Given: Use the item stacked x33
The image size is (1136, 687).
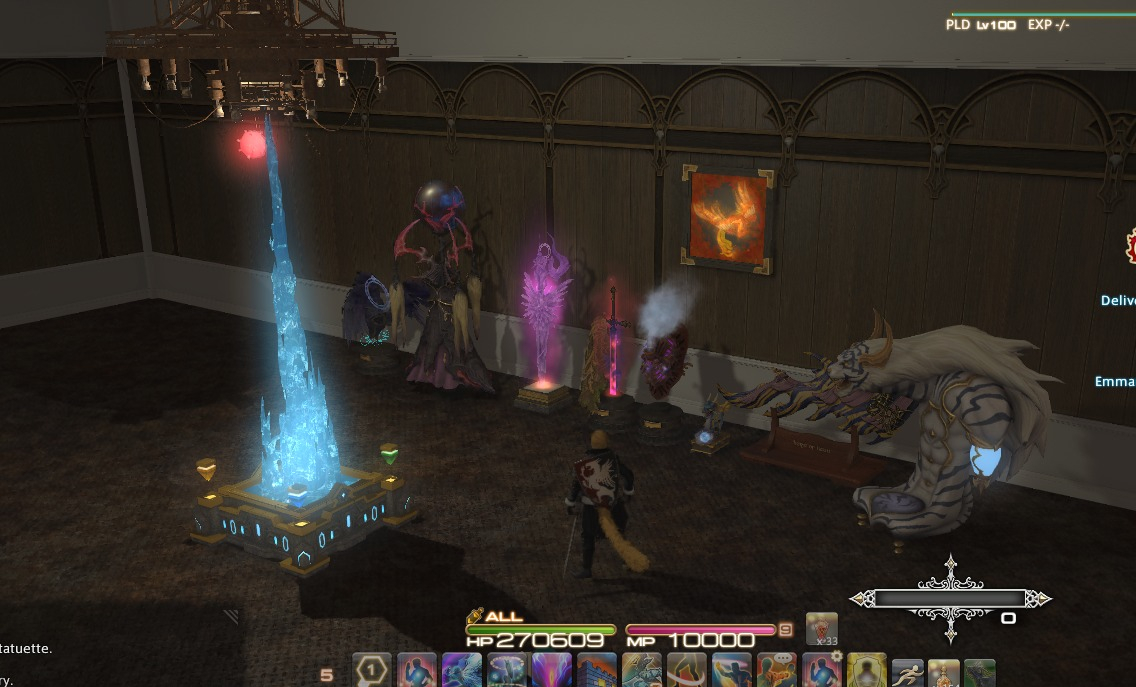Looking at the screenshot, I should click(x=822, y=629).
